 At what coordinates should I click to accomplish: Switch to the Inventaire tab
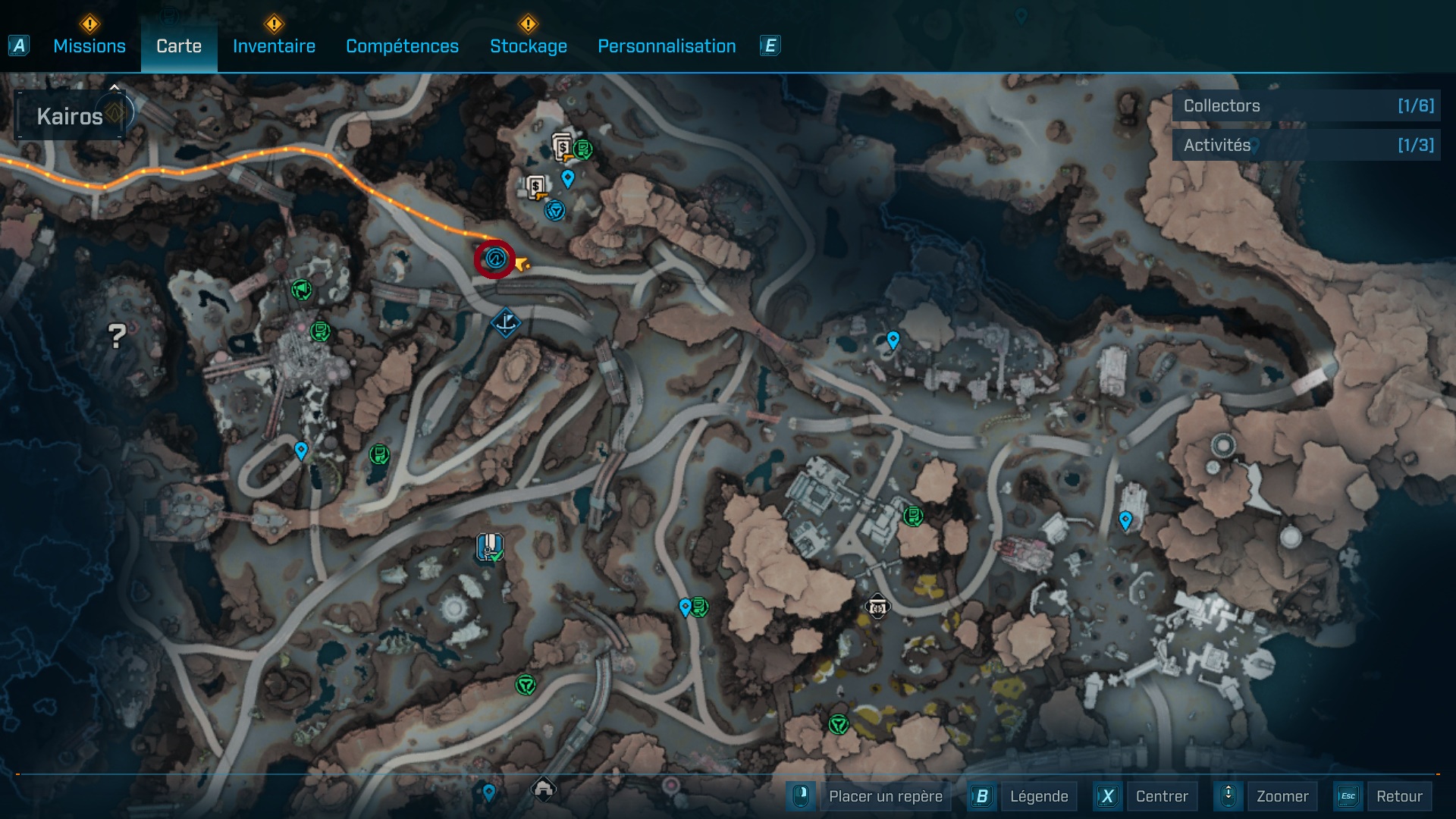click(x=274, y=46)
